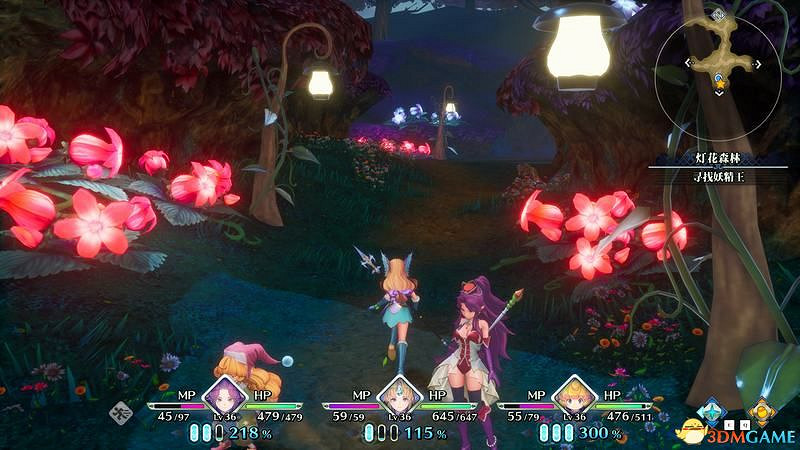The width and height of the screenshot is (800, 450).
Task: Activate the blue diamond shortcut icon
Action: tap(711, 410)
